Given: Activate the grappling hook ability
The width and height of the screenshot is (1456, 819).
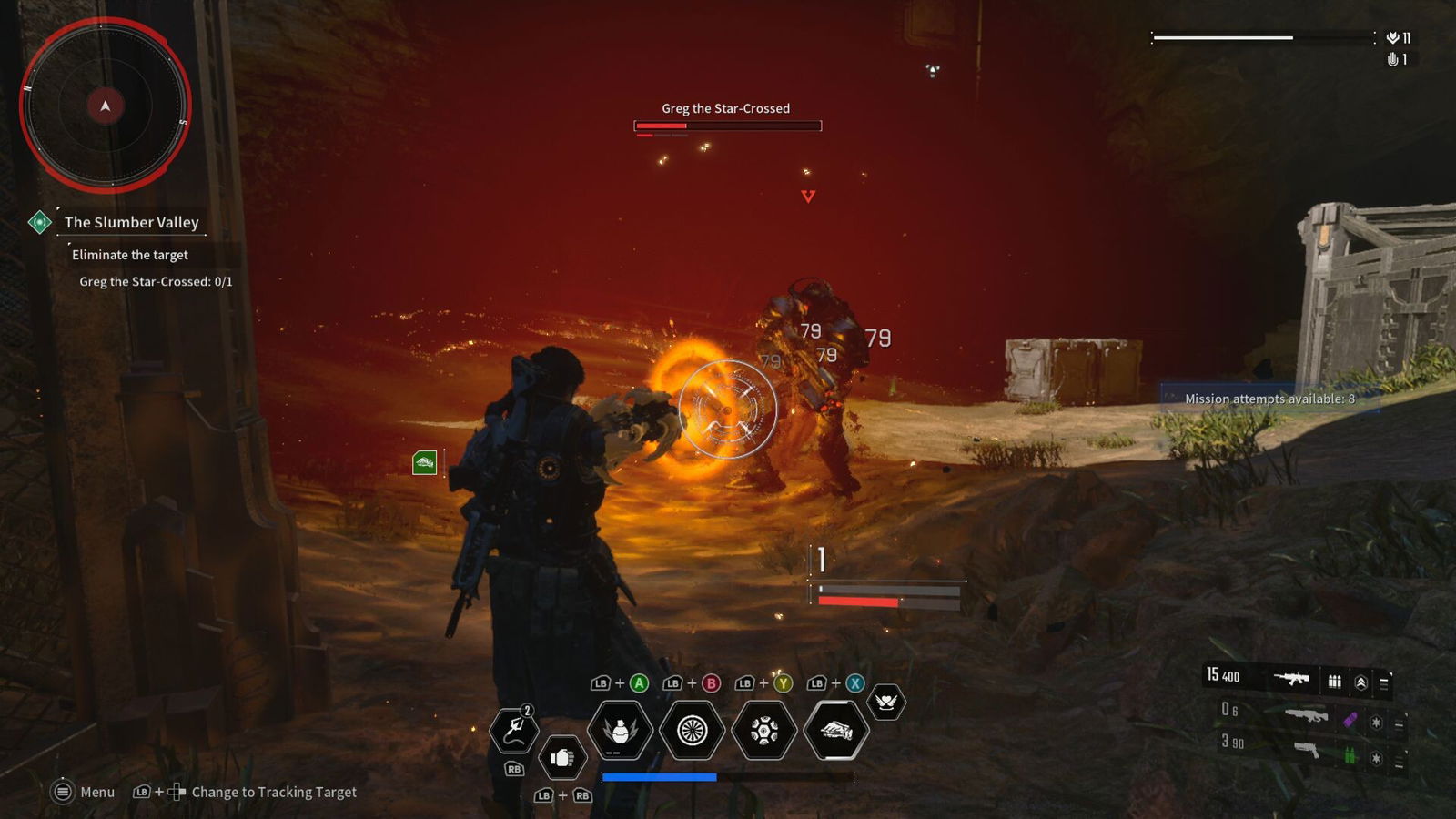Looking at the screenshot, I should click(514, 730).
